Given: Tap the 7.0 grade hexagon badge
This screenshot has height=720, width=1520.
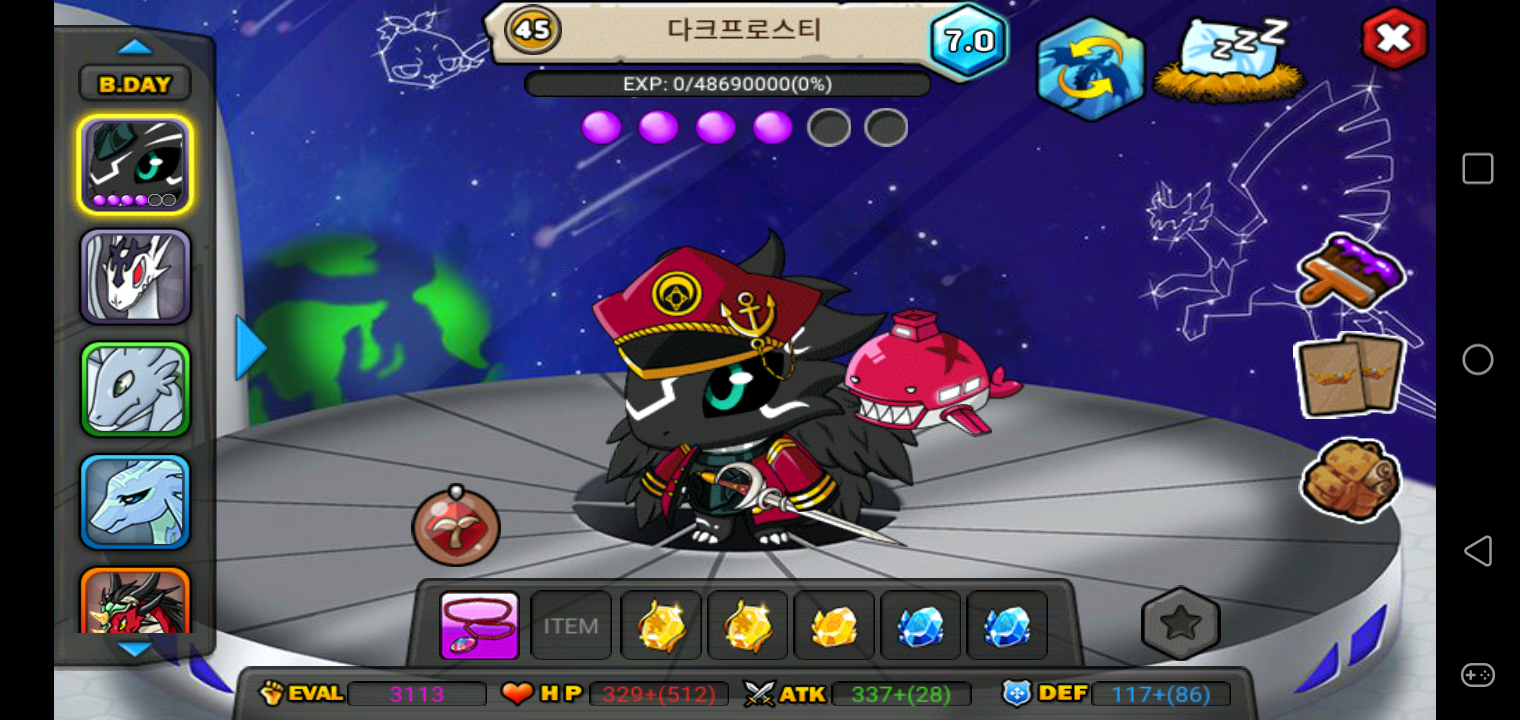Looking at the screenshot, I should (968, 41).
